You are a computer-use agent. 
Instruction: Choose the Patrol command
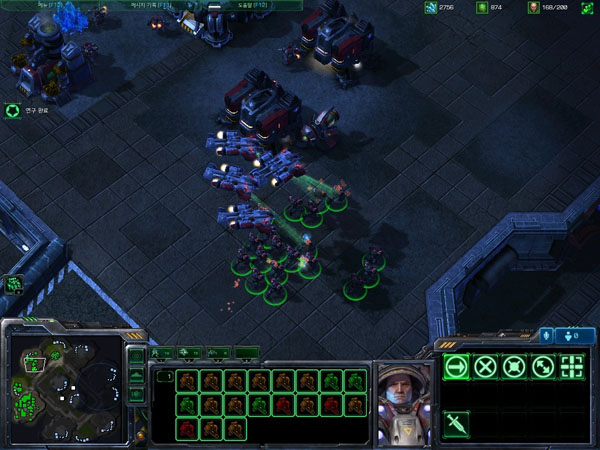point(544,367)
